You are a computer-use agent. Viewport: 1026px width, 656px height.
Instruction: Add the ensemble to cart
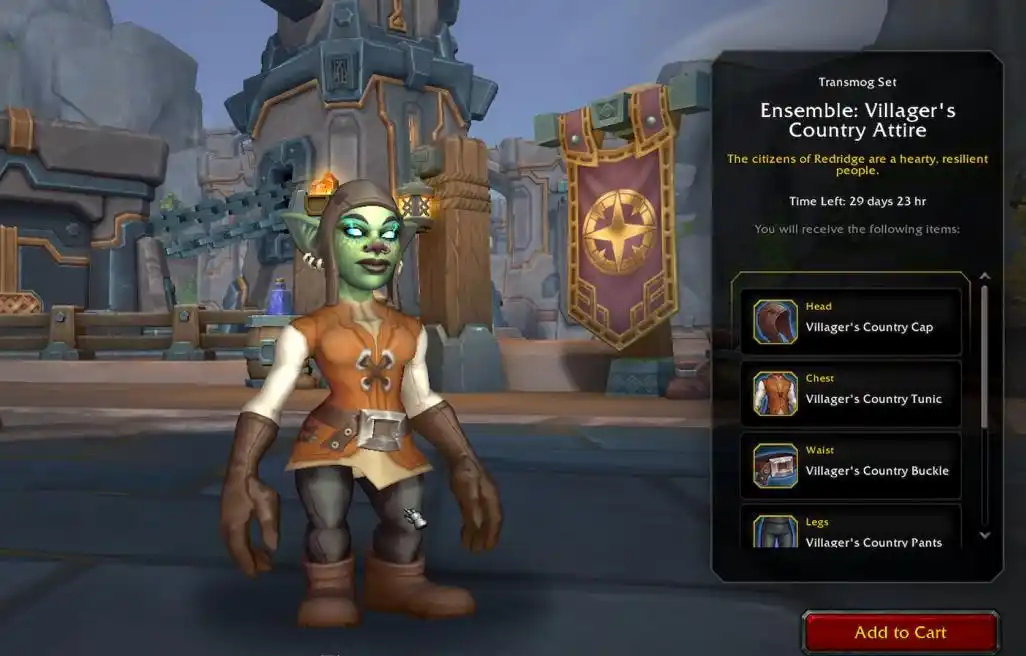(899, 632)
